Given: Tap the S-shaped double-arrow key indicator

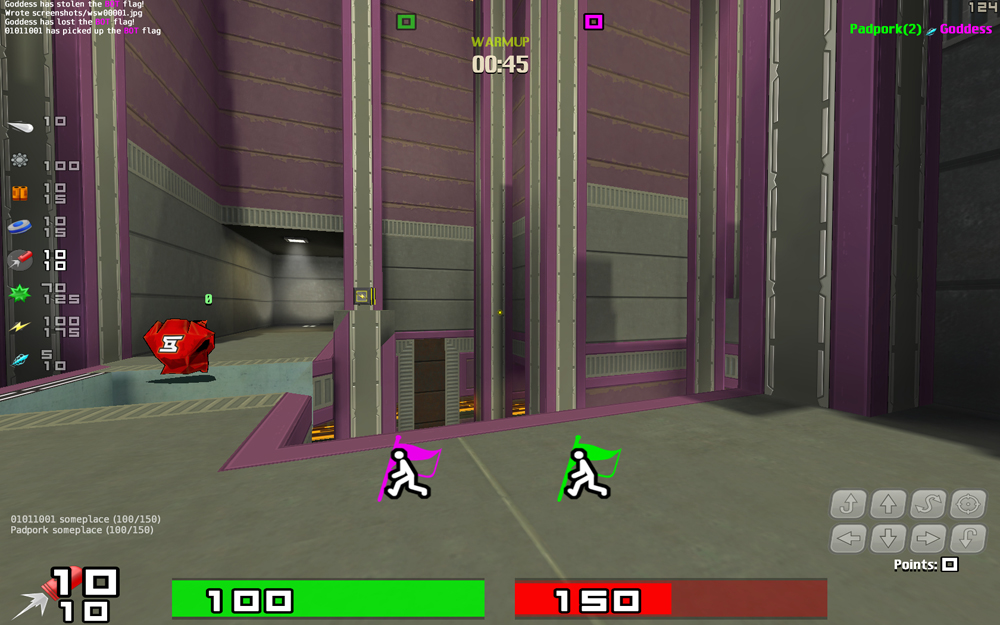Looking at the screenshot, I should (928, 504).
